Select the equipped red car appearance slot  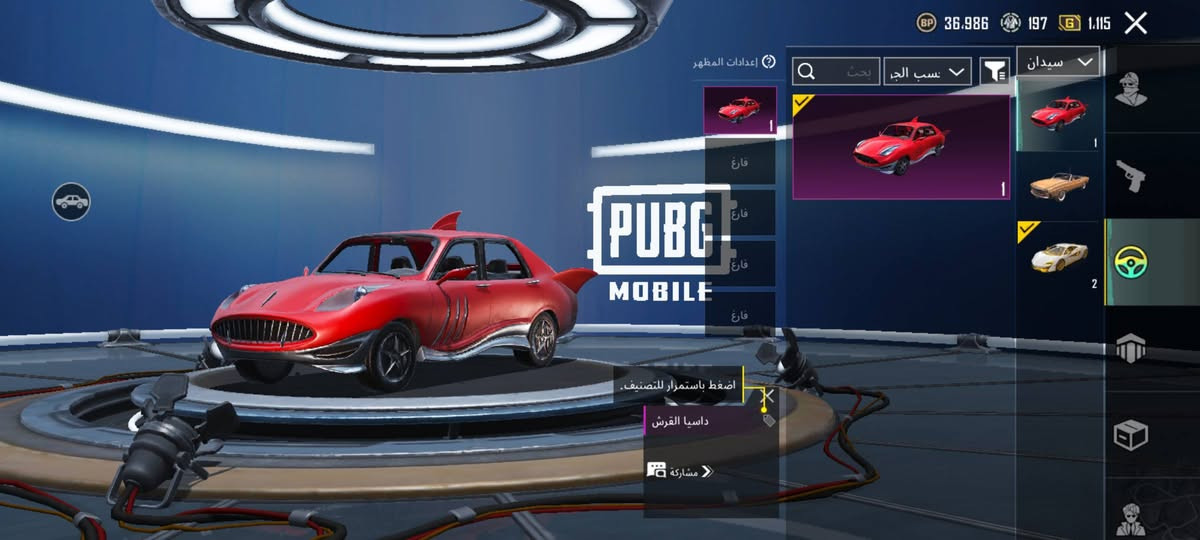point(740,110)
